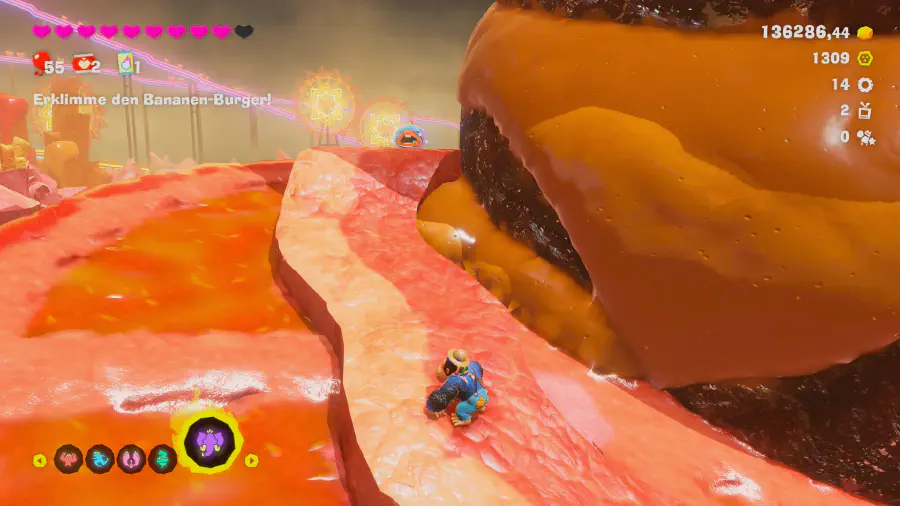Use the yellow flame drink can item

(x=126, y=64)
